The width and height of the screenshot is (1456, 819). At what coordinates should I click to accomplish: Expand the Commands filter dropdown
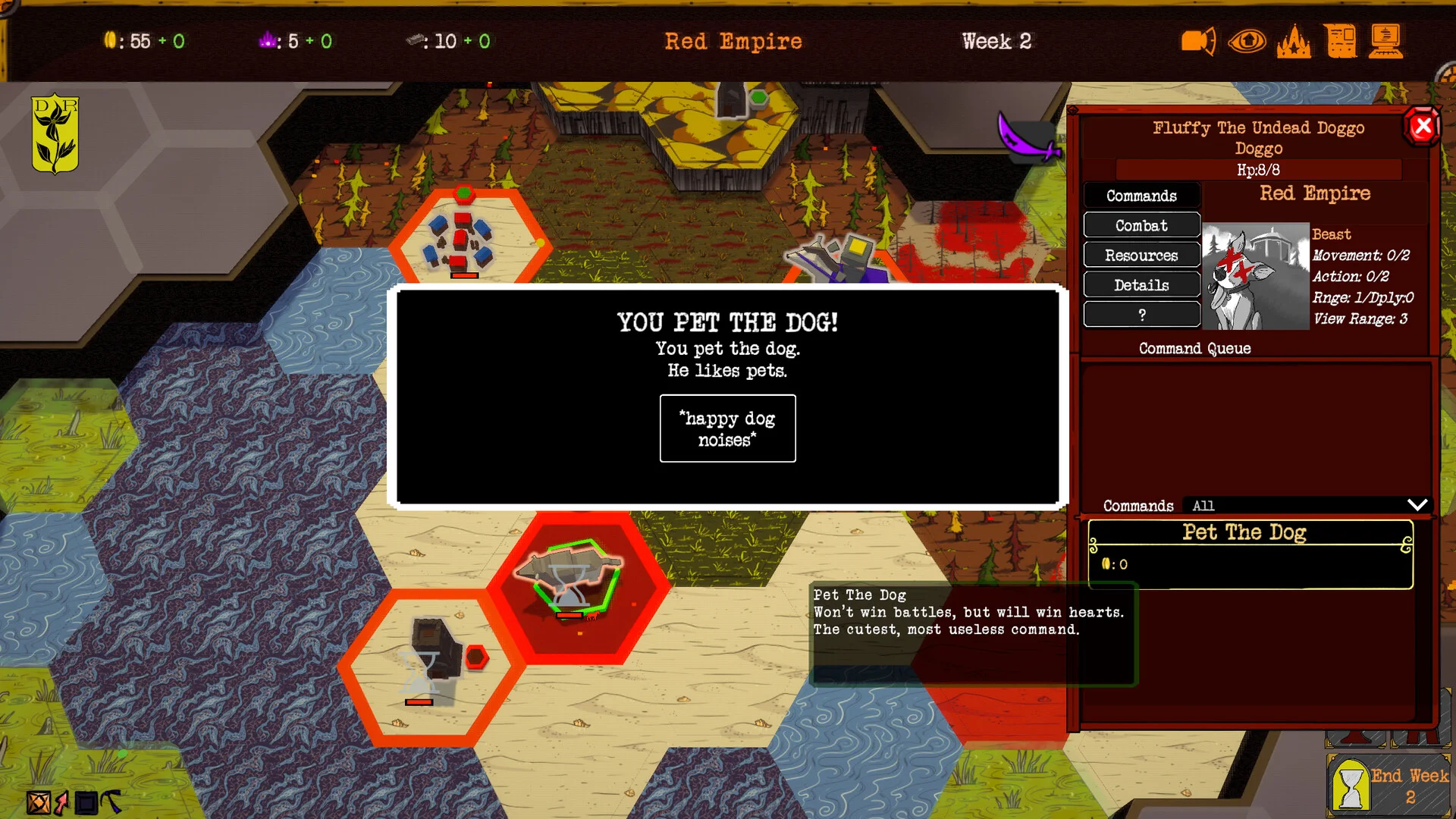click(x=1417, y=505)
